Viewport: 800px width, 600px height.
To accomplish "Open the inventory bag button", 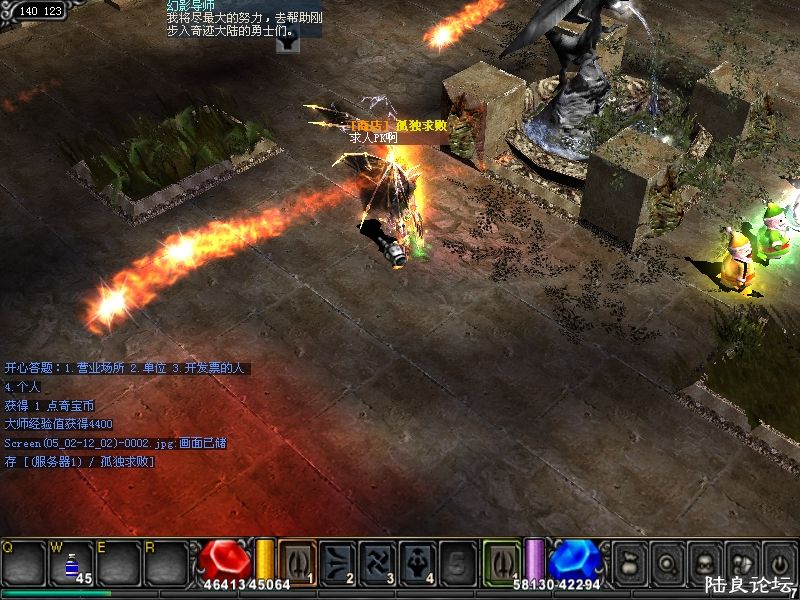I will (629, 562).
